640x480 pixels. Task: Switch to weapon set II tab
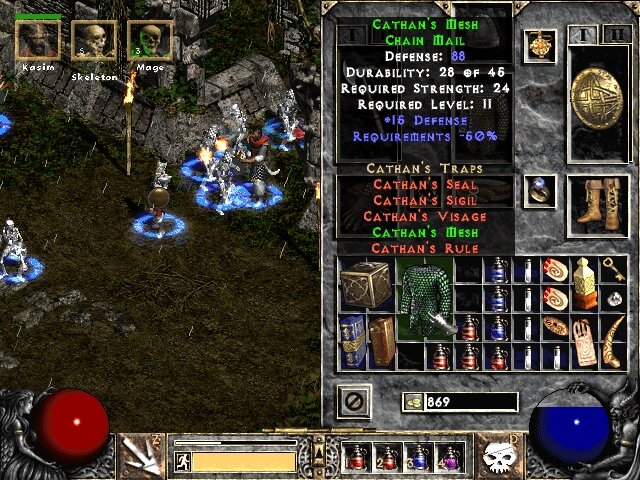pyautogui.click(x=610, y=35)
